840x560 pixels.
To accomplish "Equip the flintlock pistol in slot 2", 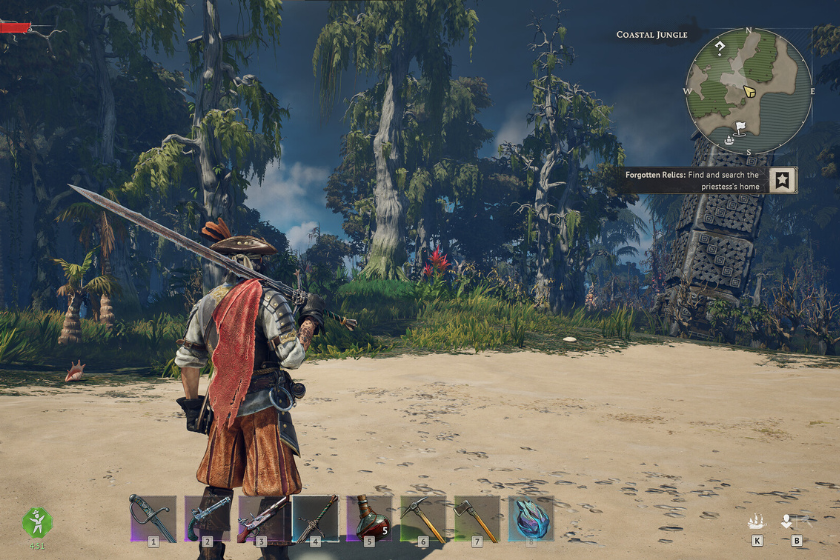I will [207, 517].
